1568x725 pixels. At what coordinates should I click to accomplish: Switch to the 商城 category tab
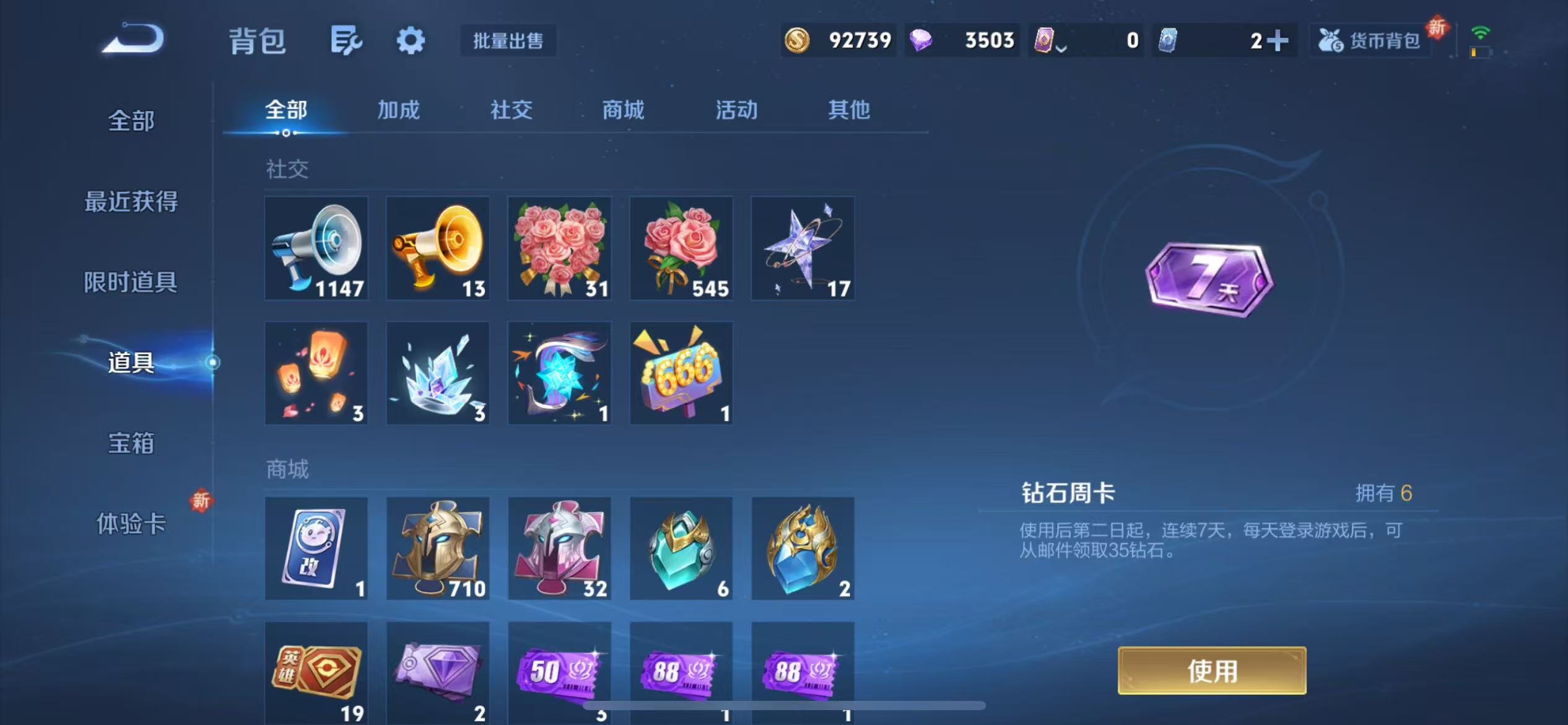tap(622, 110)
